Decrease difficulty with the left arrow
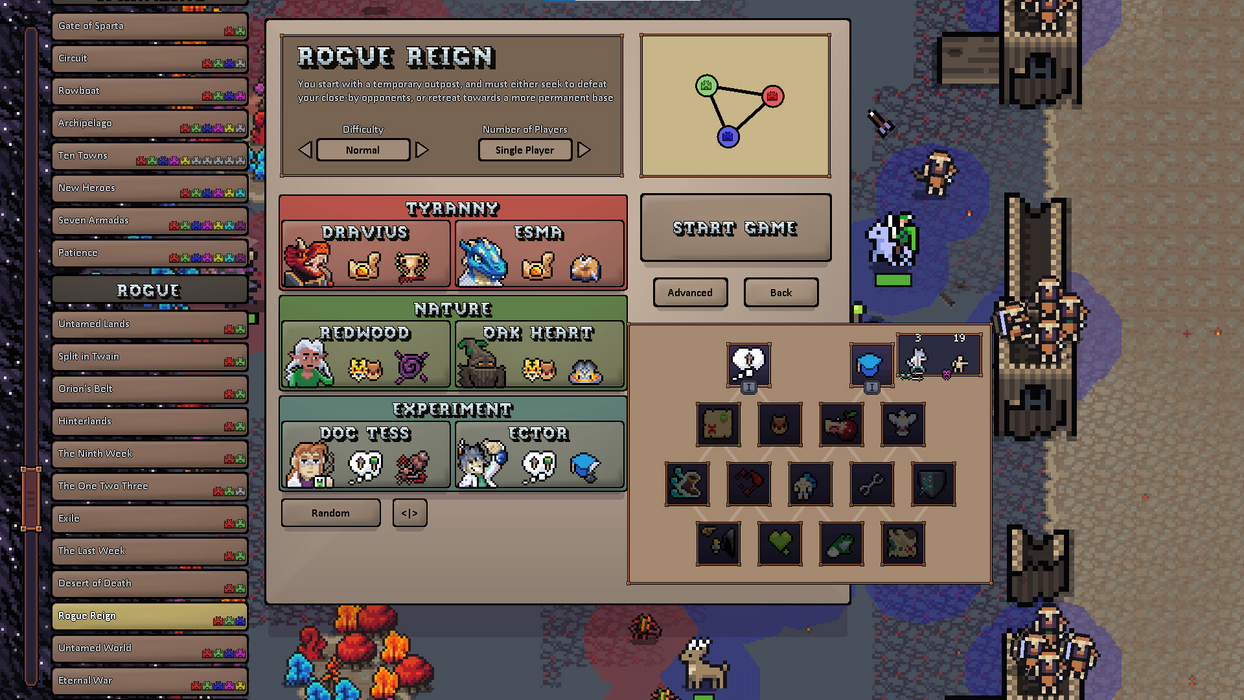Screen dimensions: 1244x700 pos(305,150)
